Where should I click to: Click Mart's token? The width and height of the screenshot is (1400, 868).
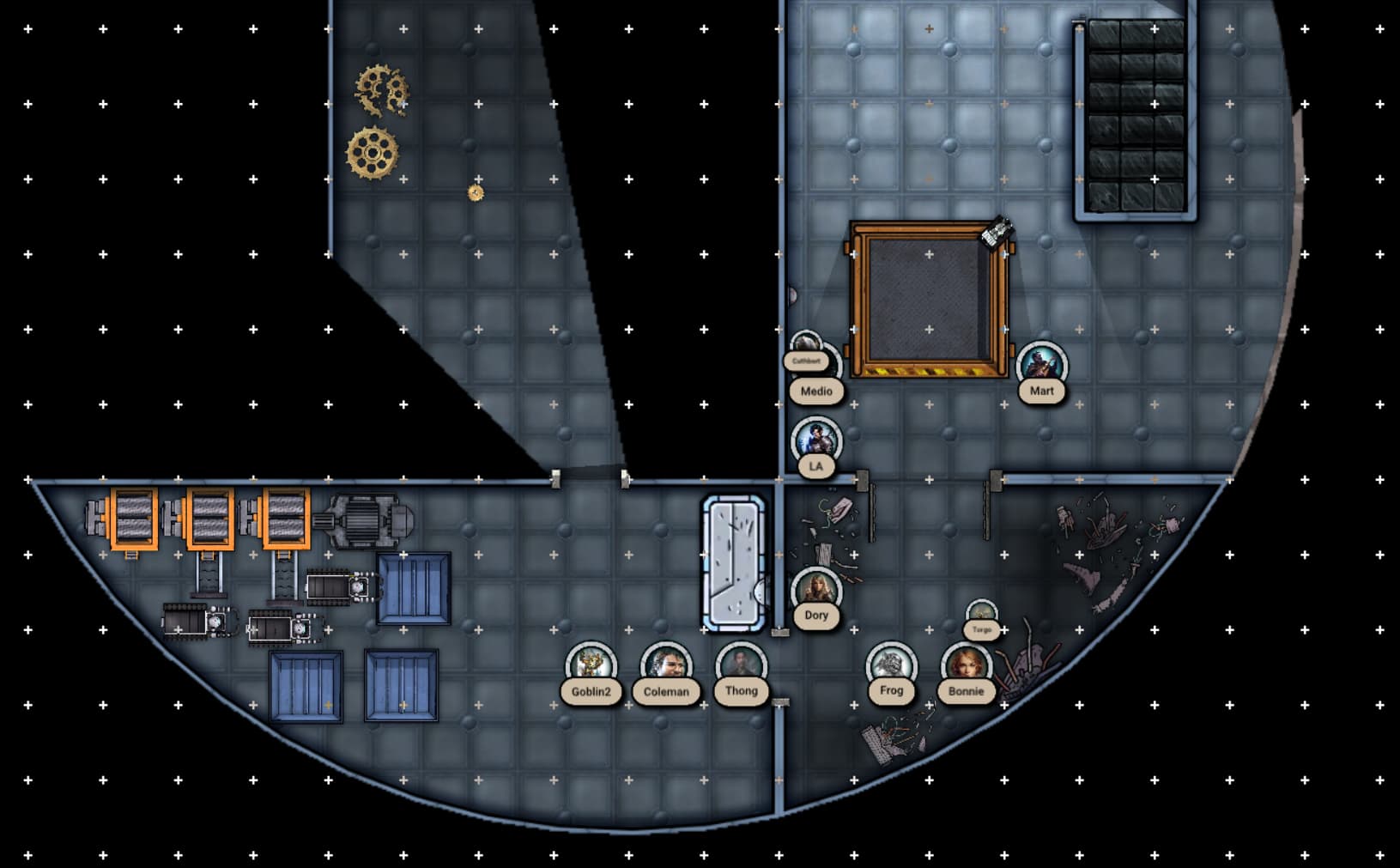[1041, 366]
